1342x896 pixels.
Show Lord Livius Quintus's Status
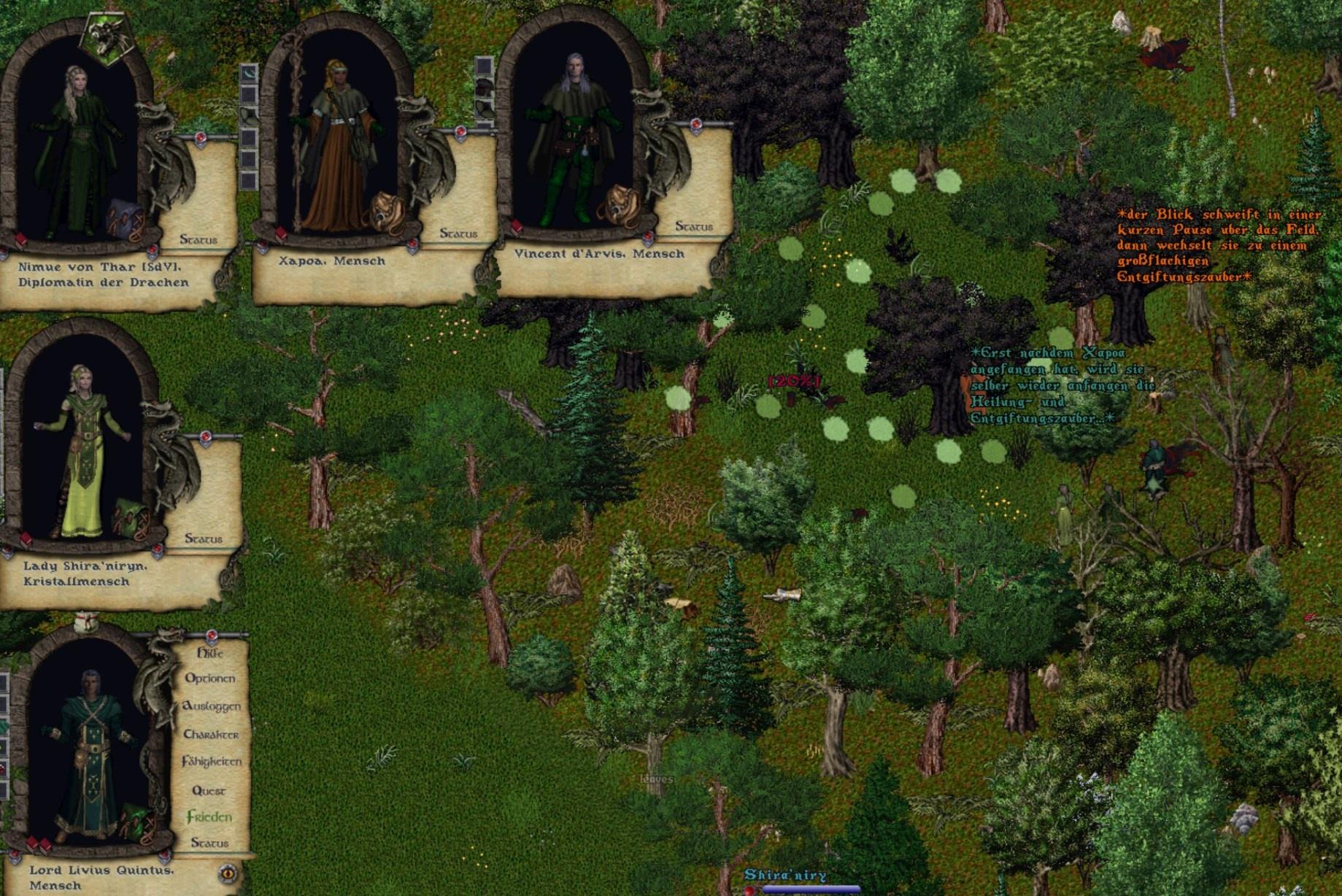coord(209,843)
